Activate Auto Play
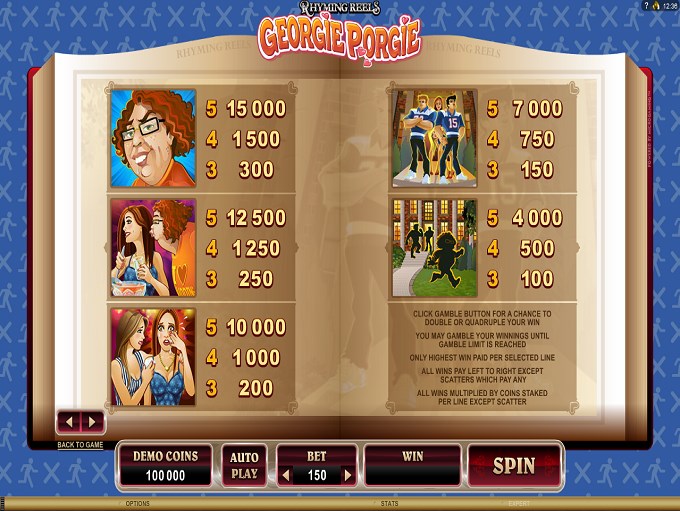This screenshot has height=511, width=680. click(244, 466)
